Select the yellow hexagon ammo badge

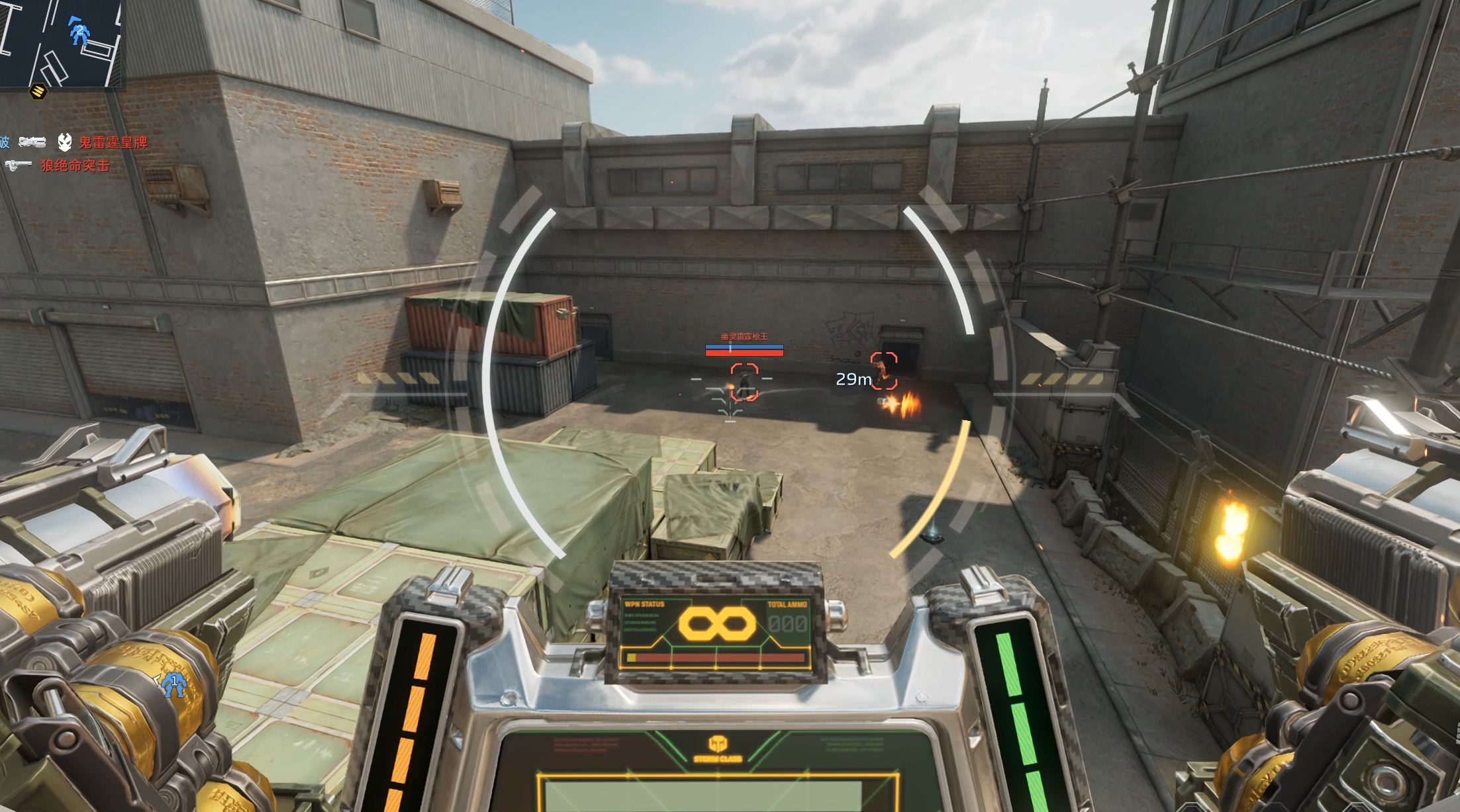(38, 91)
